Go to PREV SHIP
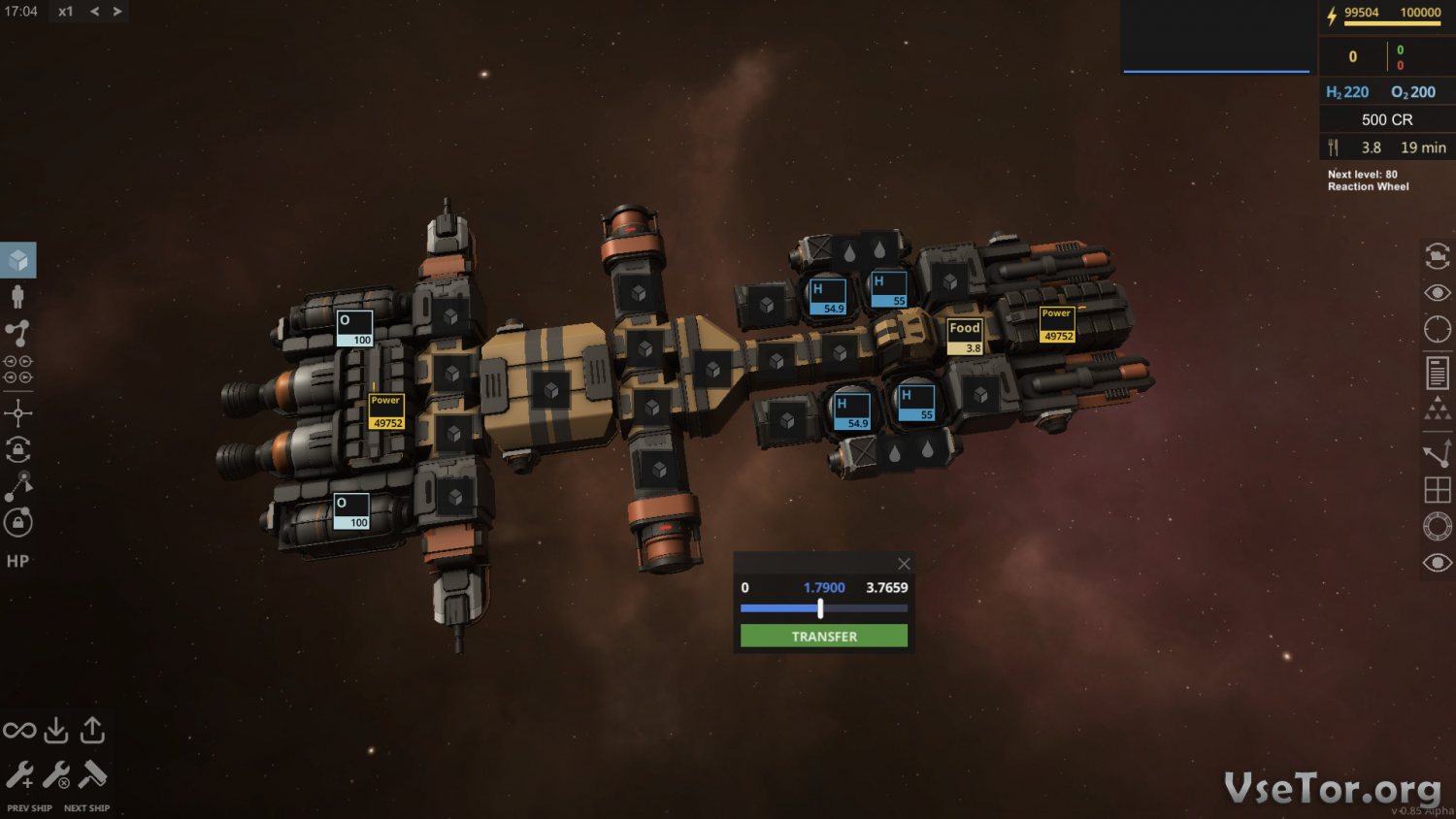This screenshot has height=819, width=1456. [29, 807]
